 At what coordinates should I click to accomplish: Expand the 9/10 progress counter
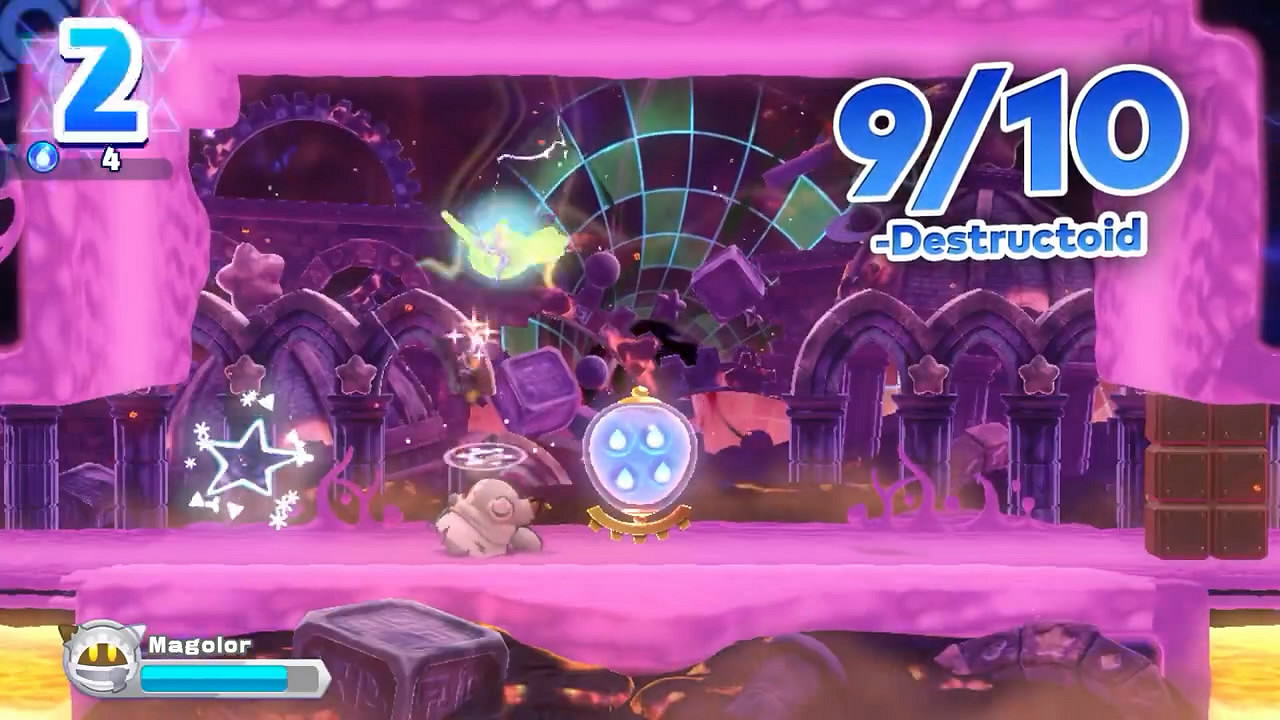click(1010, 140)
